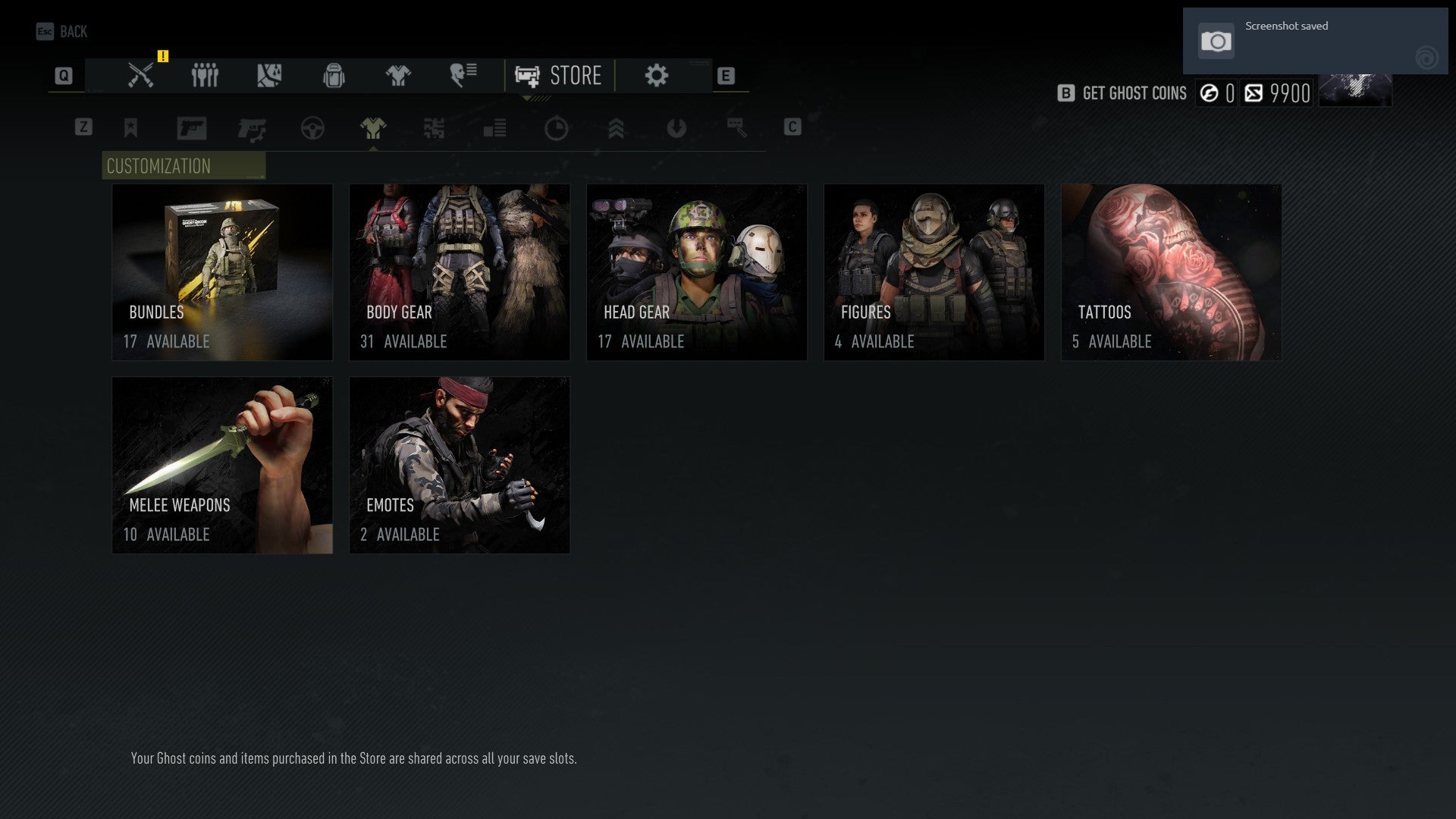Image resolution: width=1456 pixels, height=819 pixels.
Task: Click the double-chevron boosters sub-tab icon
Action: pyautogui.click(x=617, y=128)
